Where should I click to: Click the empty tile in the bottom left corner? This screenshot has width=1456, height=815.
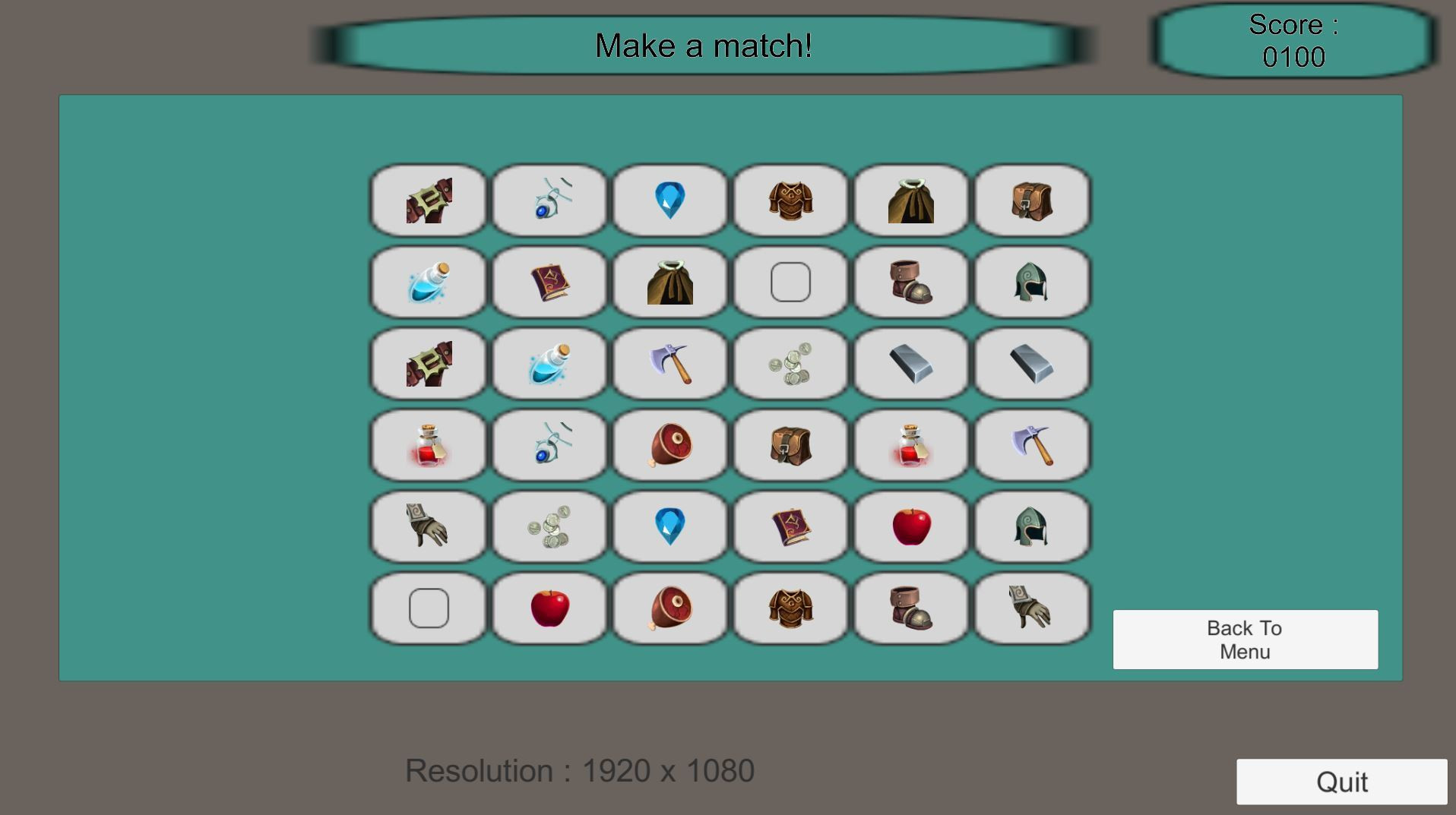coord(428,608)
